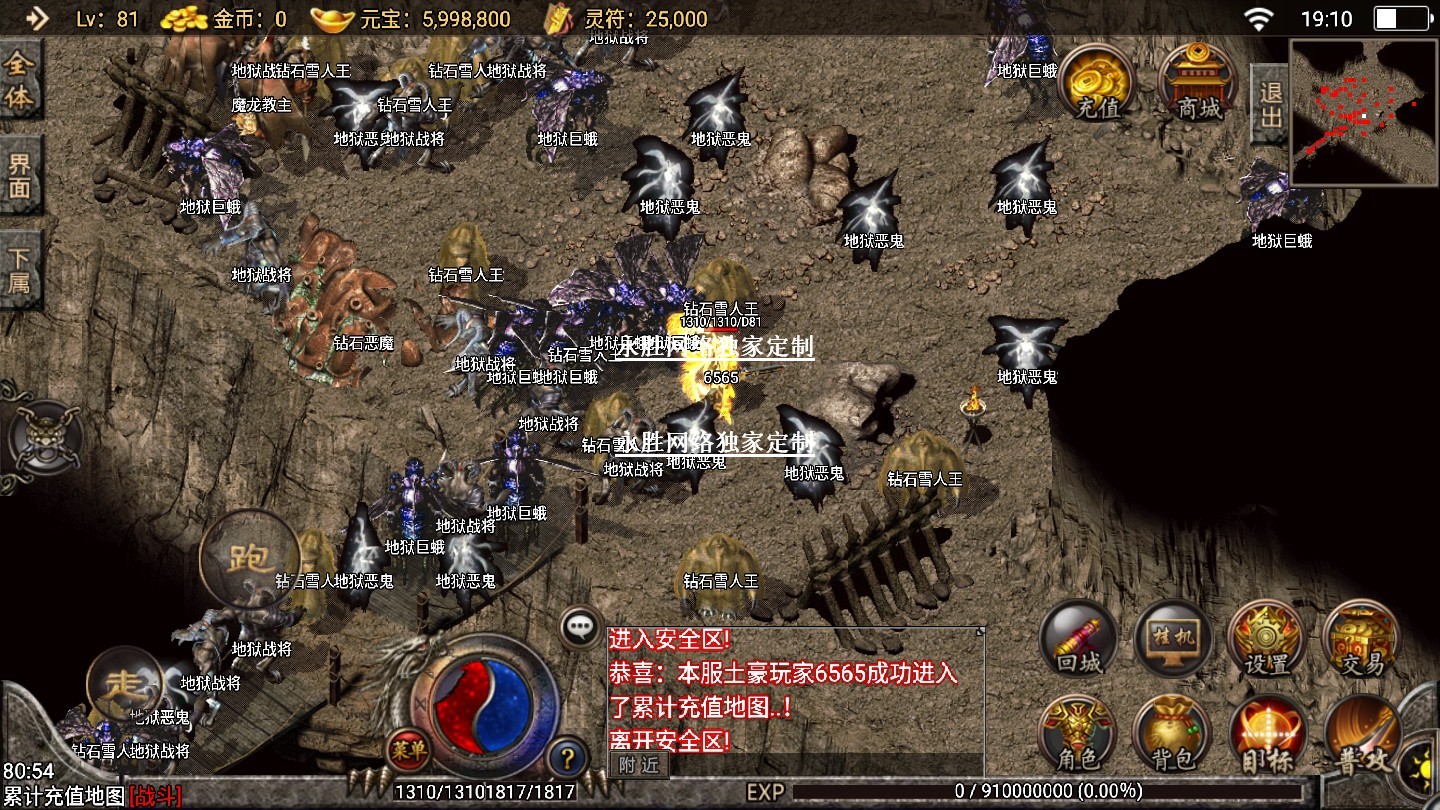Image resolution: width=1440 pixels, height=810 pixels.
Task: Tap the 退出 exit button
Action: tap(1270, 105)
